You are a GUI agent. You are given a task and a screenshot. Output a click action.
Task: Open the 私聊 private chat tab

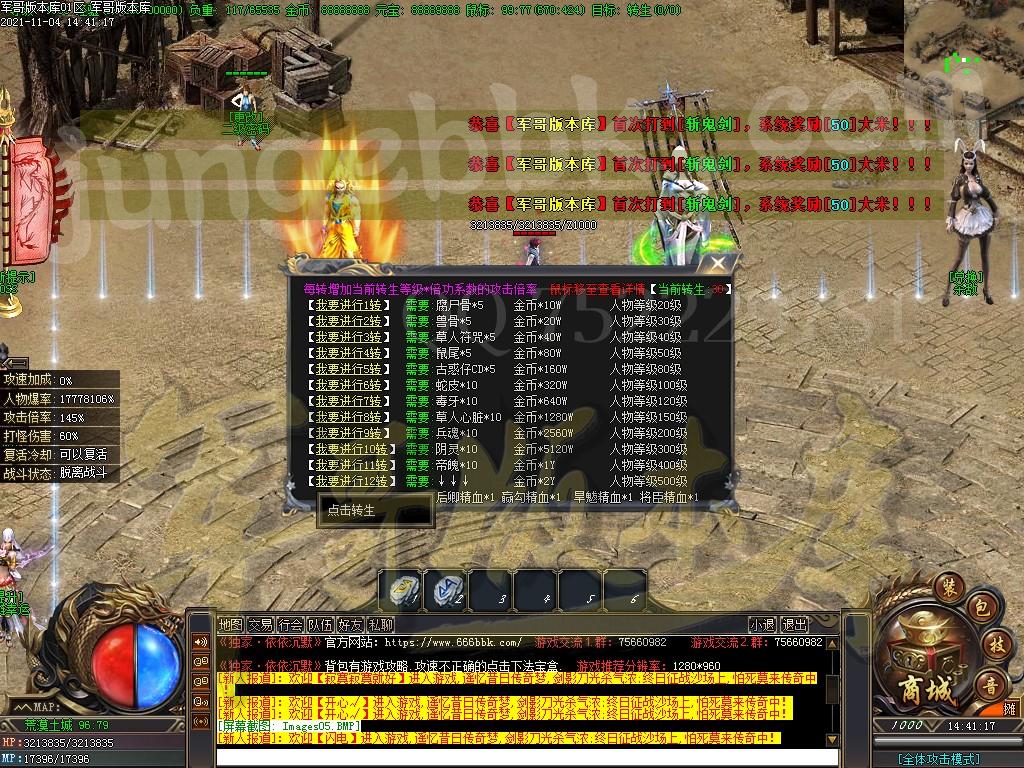pos(381,624)
